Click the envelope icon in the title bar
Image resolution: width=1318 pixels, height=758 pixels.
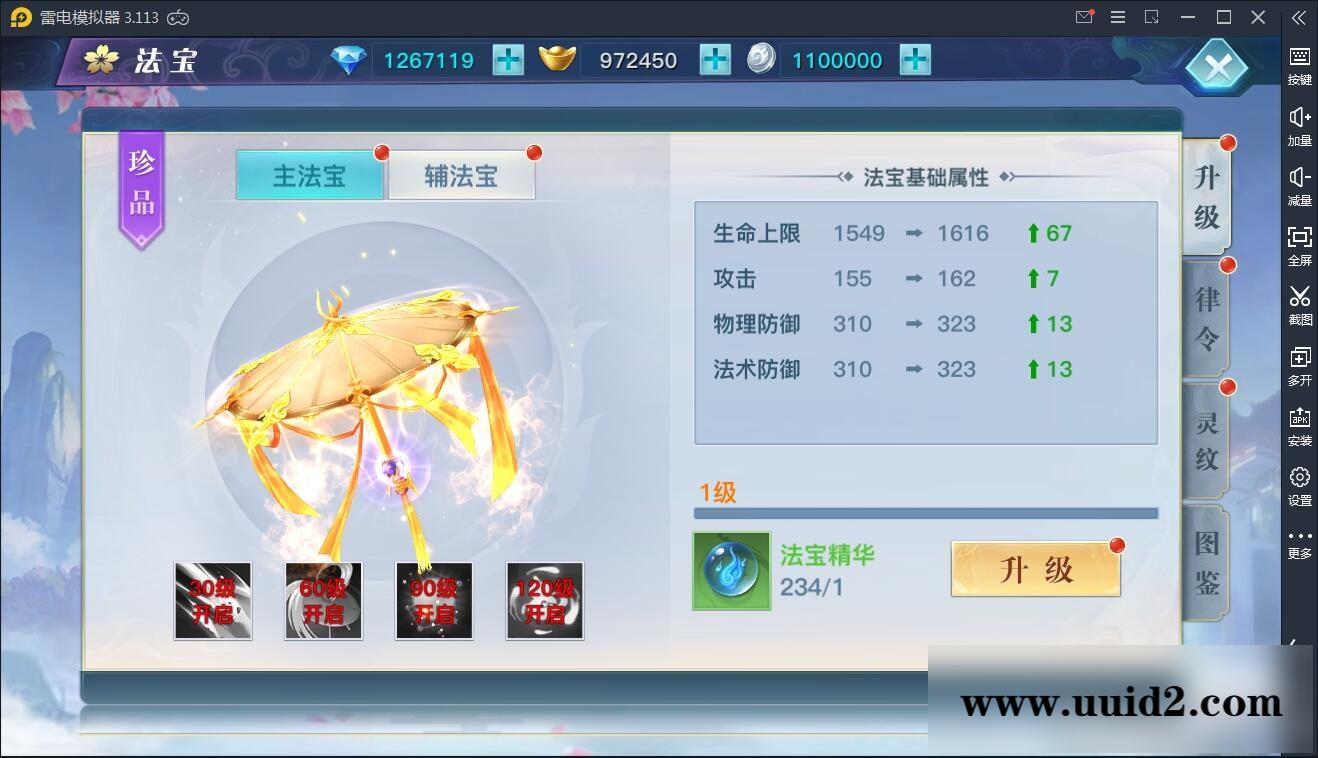pos(1083,17)
